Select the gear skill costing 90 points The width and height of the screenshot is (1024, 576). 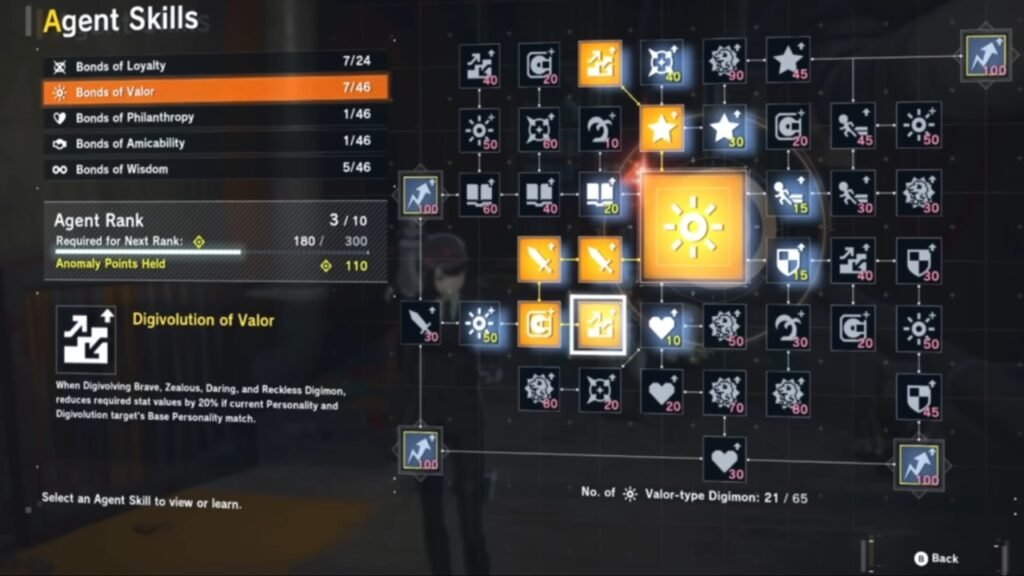point(724,62)
